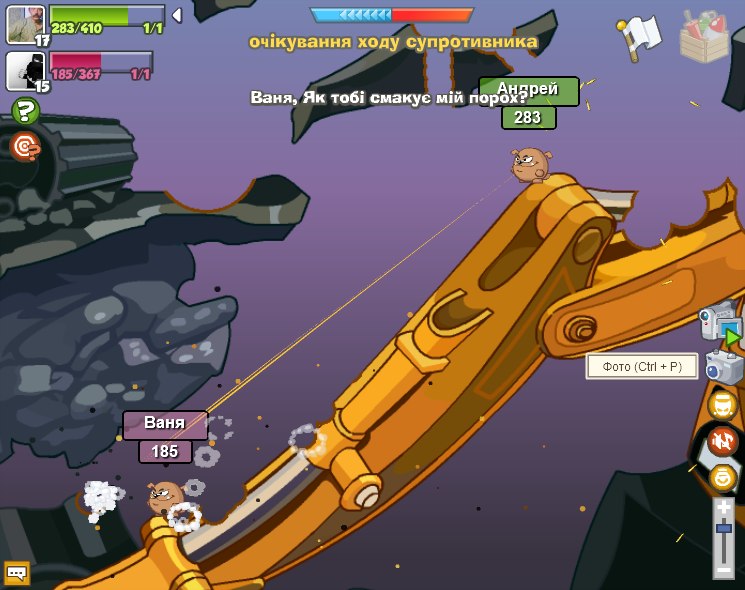
Task: Click the orange round swap arrows button
Action: pyautogui.click(x=722, y=441)
